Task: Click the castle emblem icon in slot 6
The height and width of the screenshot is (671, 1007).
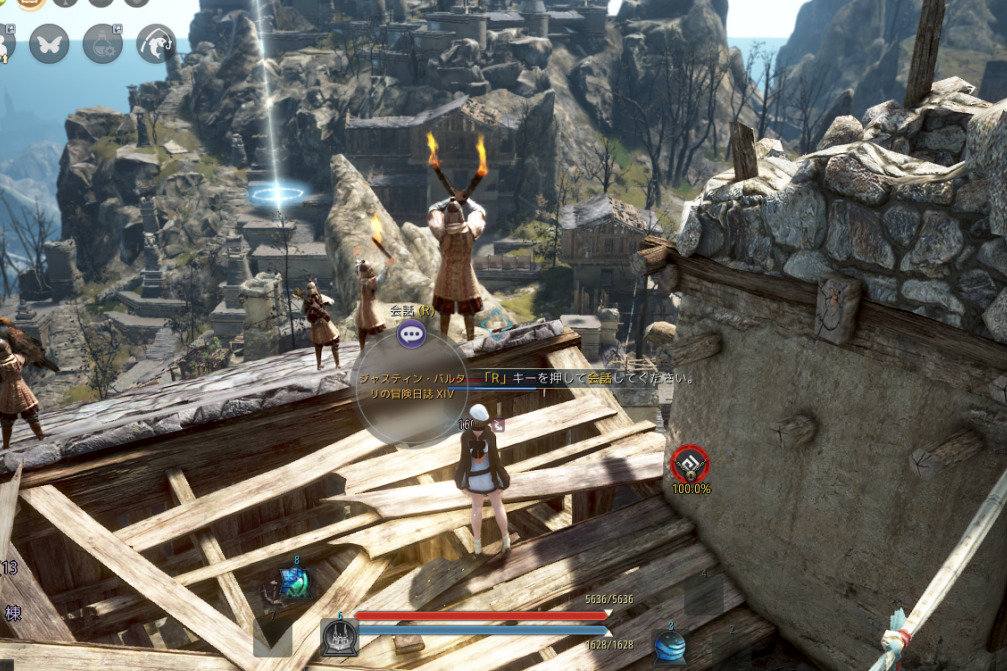Action: 339,637
